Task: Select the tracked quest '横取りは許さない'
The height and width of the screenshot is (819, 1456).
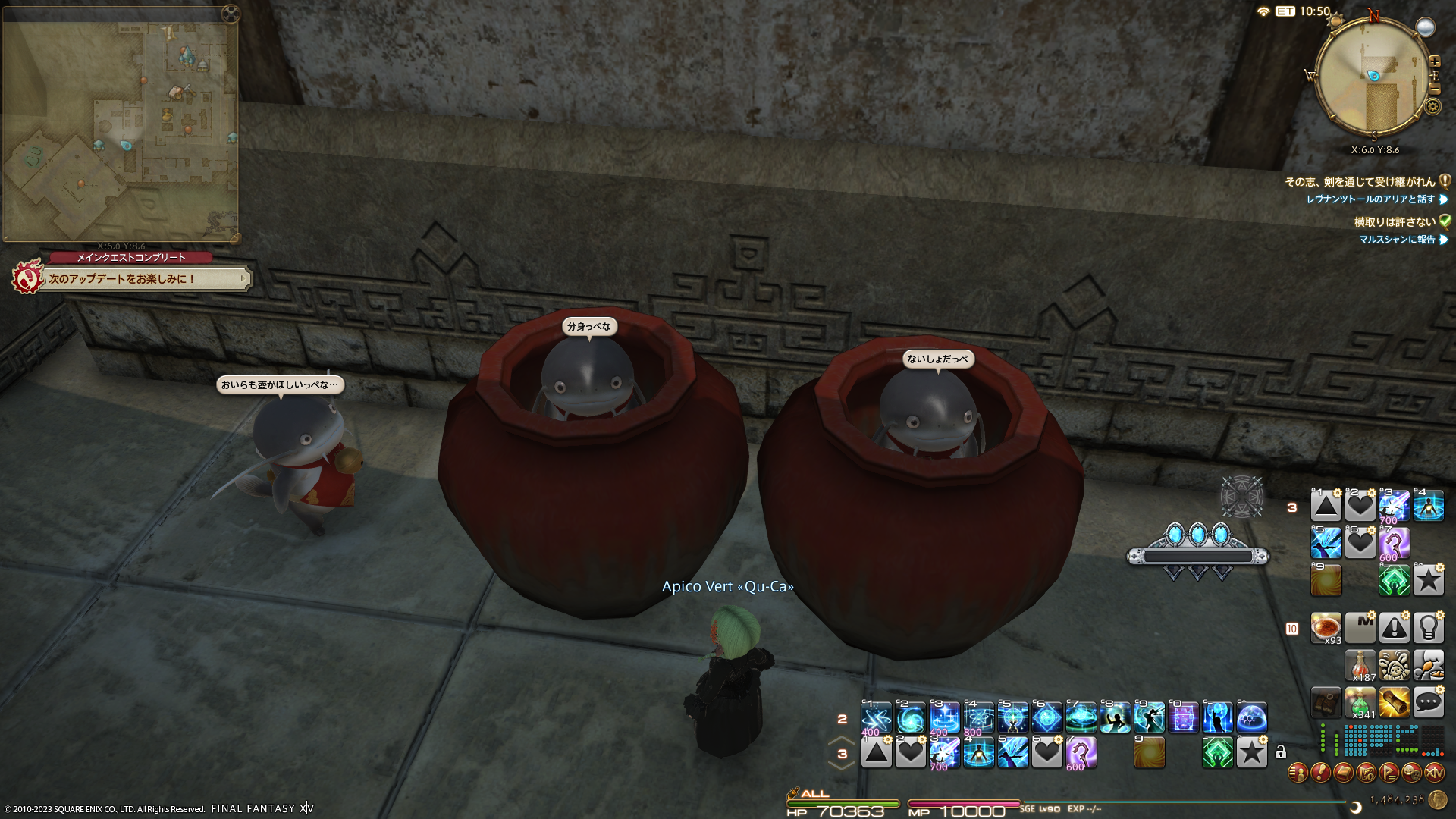Action: click(x=1394, y=222)
